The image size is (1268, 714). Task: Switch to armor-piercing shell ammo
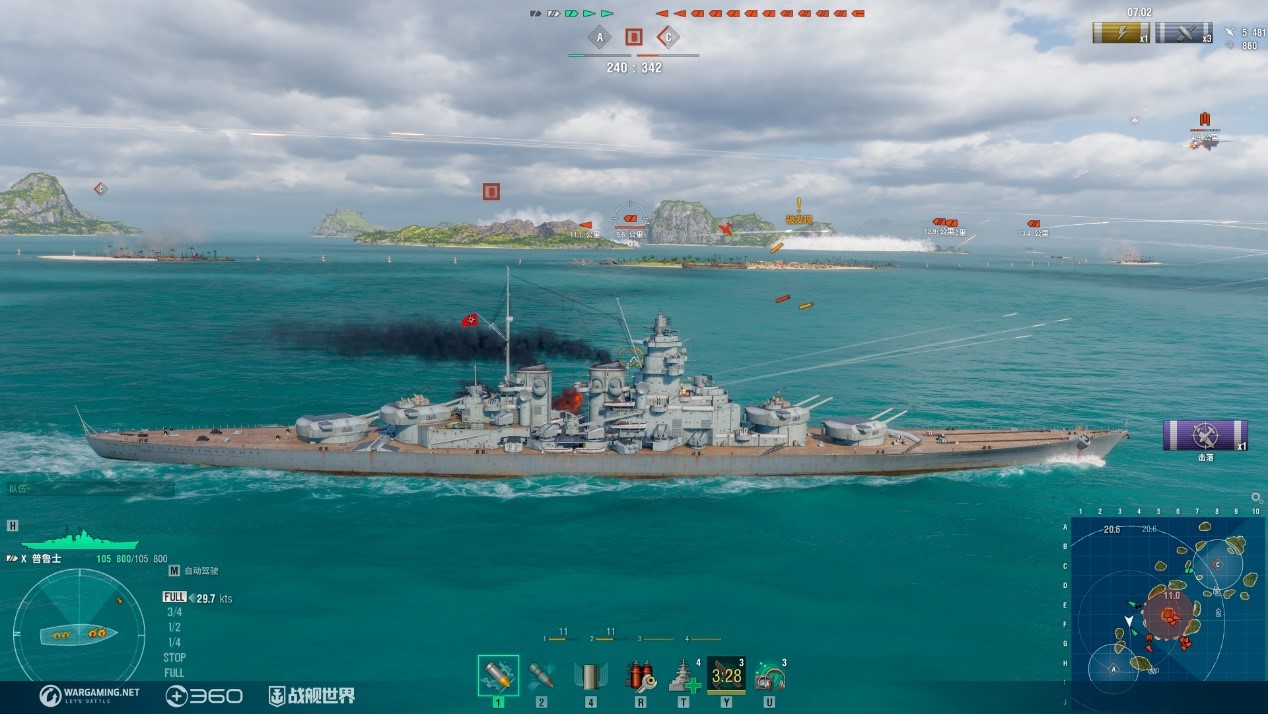pos(541,675)
